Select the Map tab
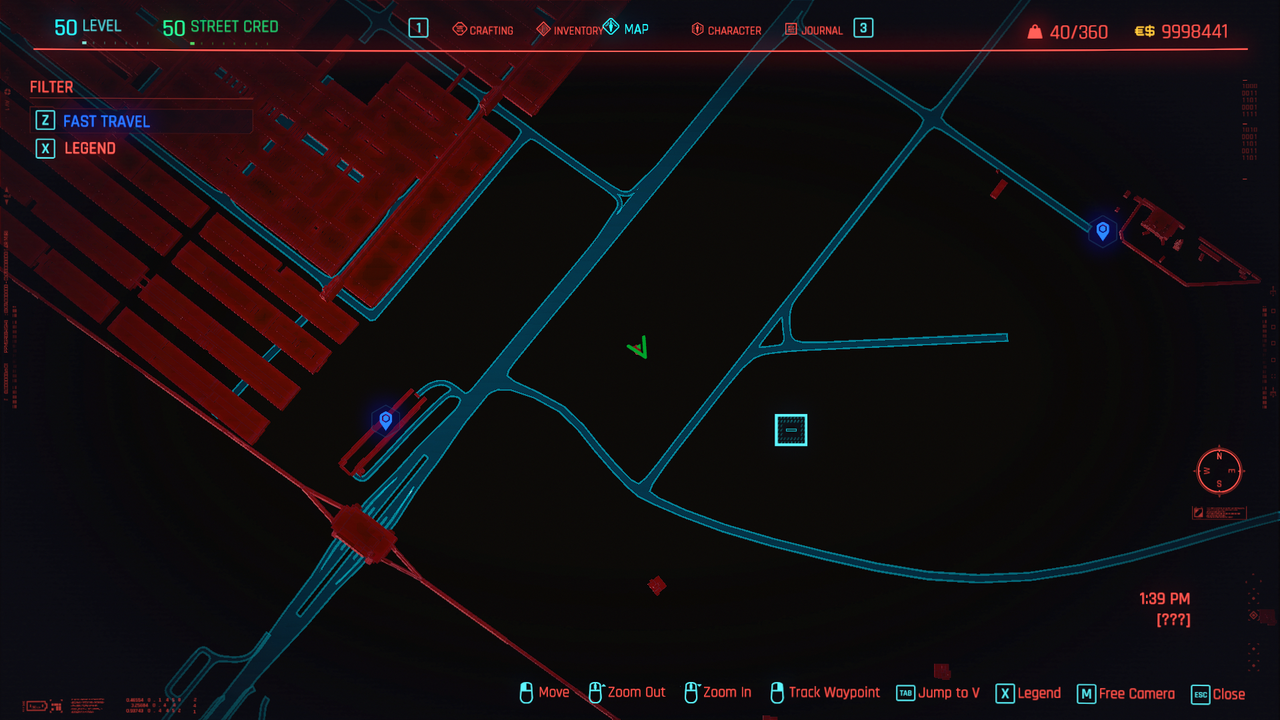 [627, 29]
